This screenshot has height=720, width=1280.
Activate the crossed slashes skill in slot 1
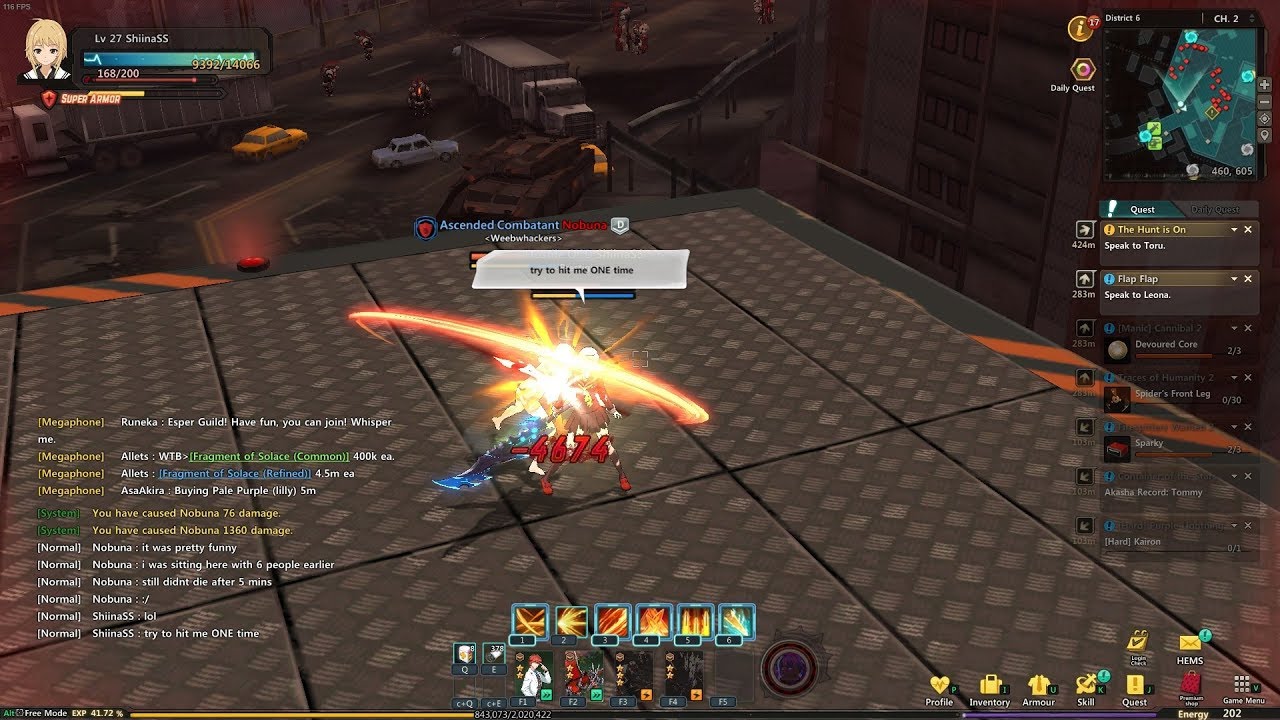coord(529,621)
